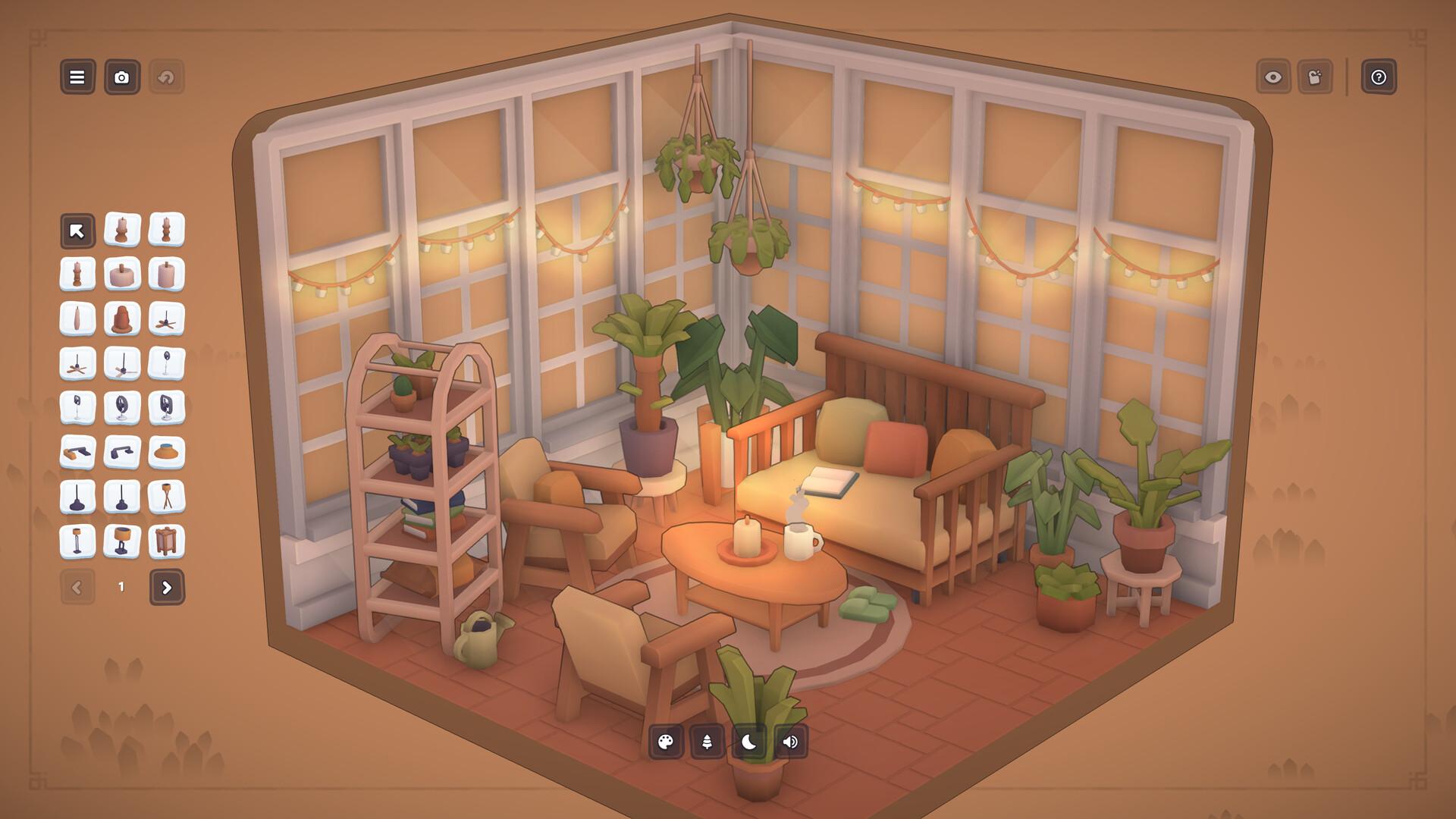Choose the wooden tripod lamp item

[167, 497]
